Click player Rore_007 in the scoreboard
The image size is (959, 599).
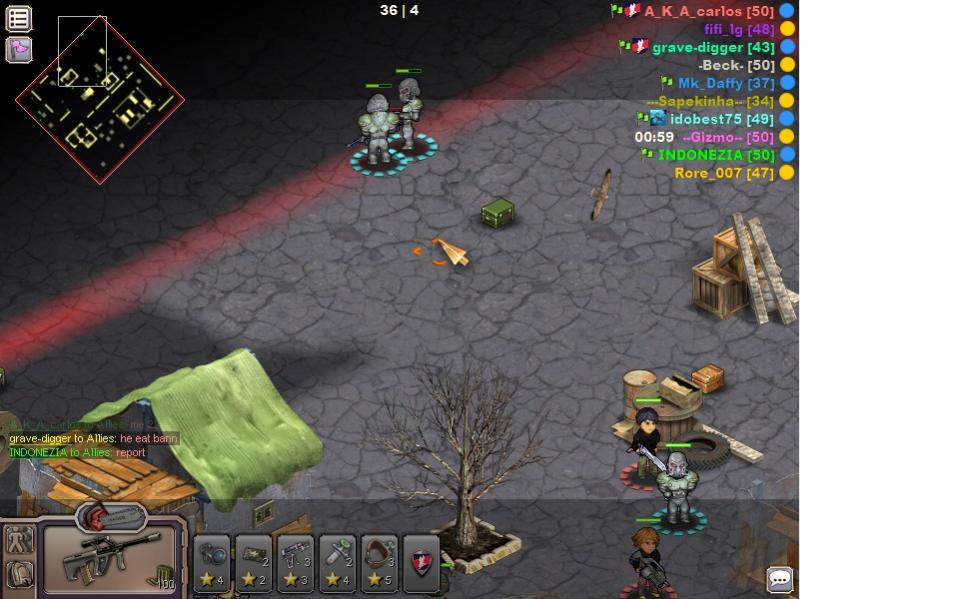click(724, 173)
